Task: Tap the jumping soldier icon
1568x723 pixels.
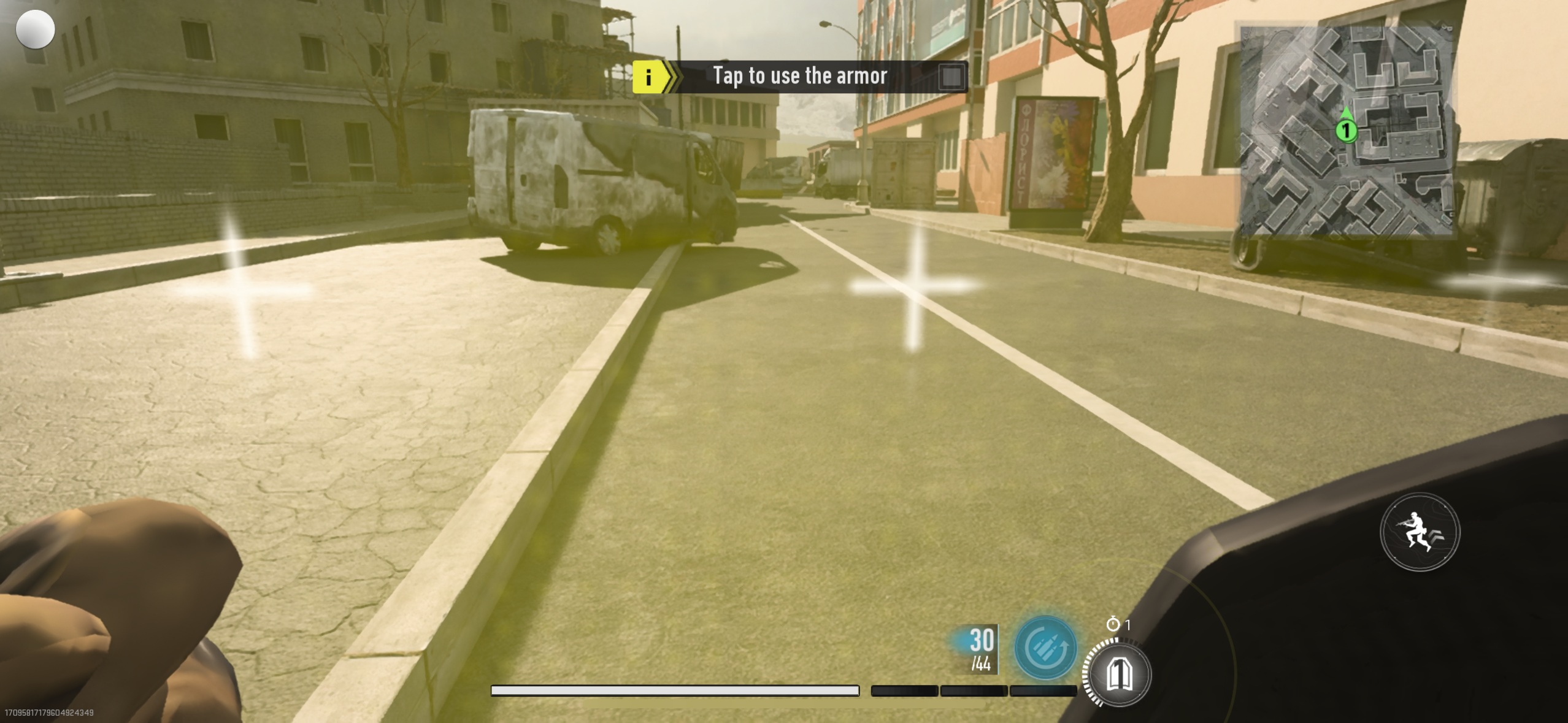Action: click(x=1420, y=532)
